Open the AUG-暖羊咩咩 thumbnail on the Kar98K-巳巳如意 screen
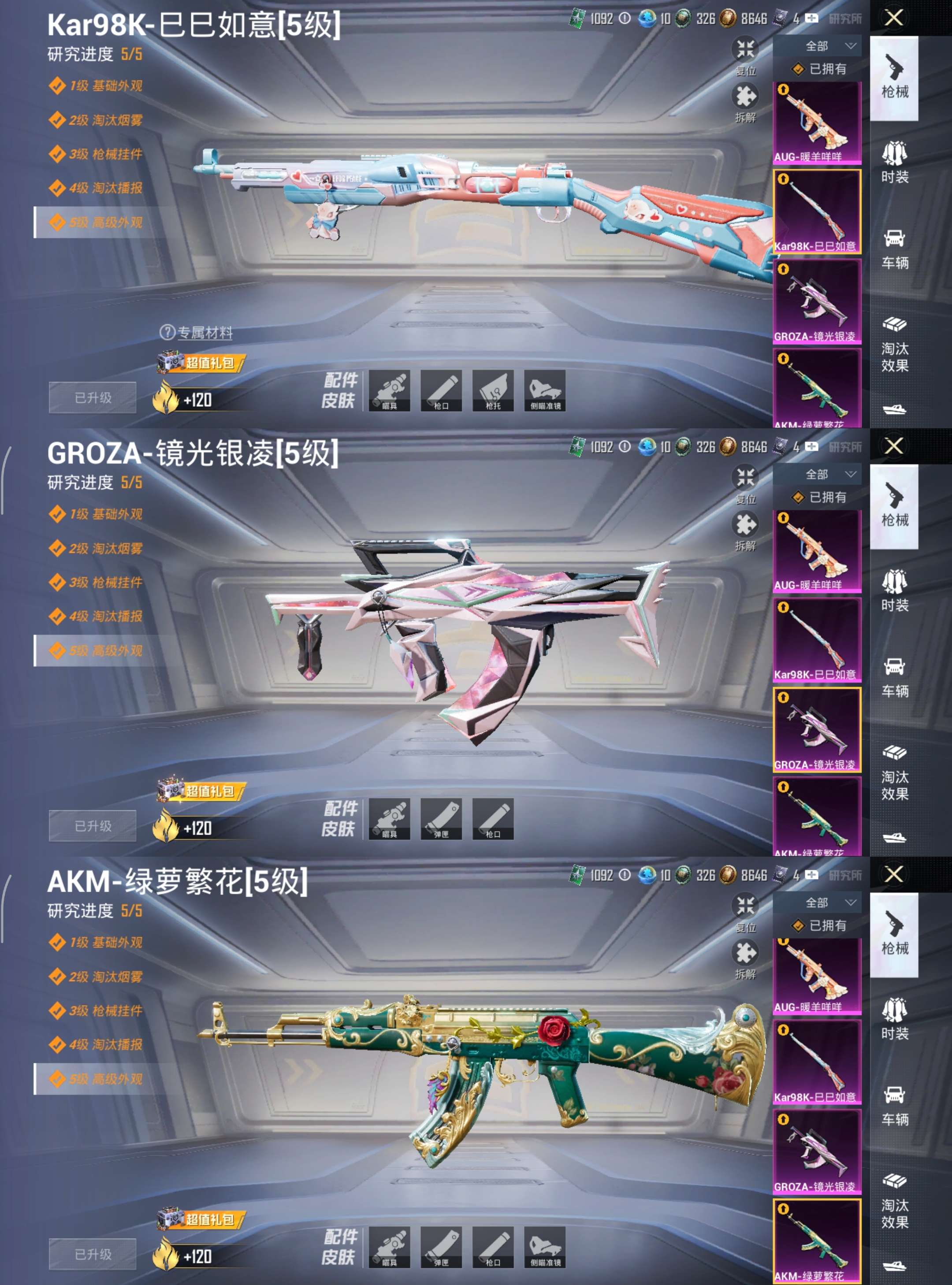Image resolution: width=952 pixels, height=1285 pixels. (817, 122)
